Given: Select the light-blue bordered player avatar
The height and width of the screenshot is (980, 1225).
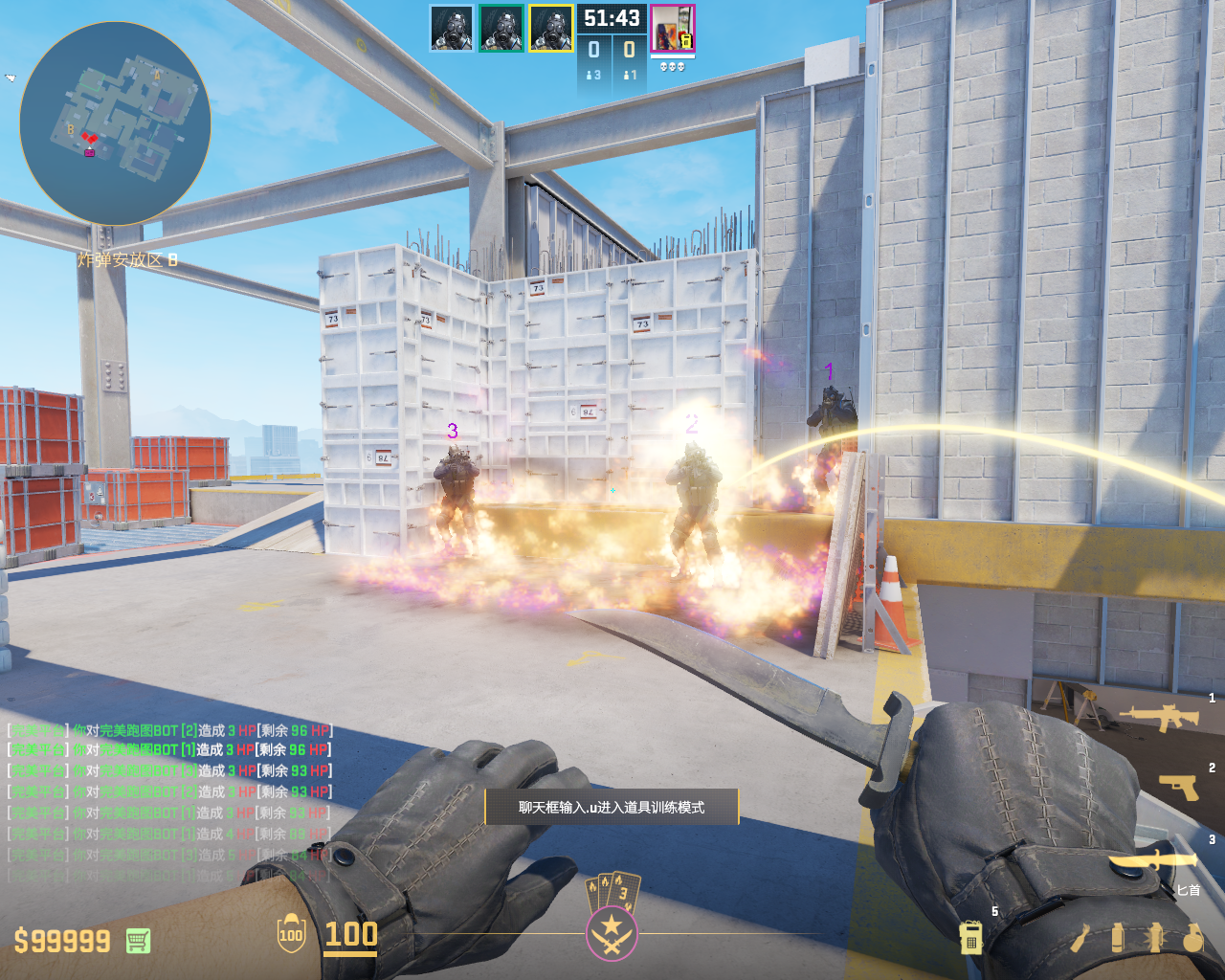Looking at the screenshot, I should (451, 29).
